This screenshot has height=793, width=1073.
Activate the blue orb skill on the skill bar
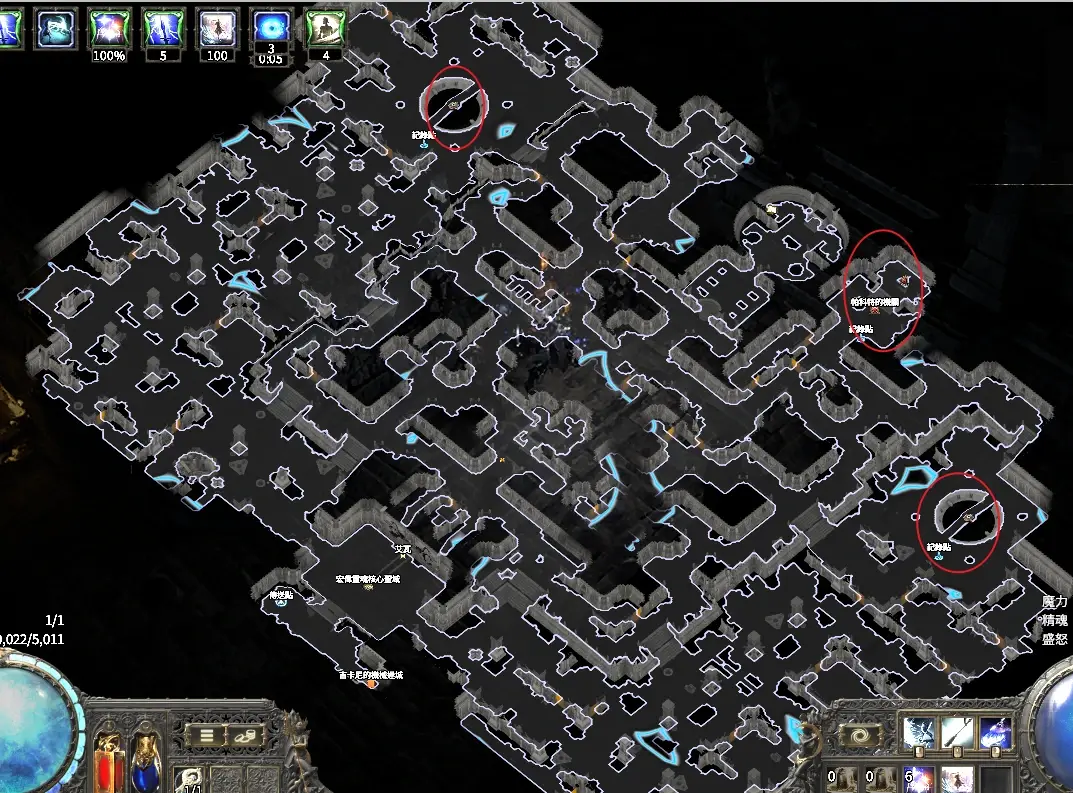click(x=995, y=733)
